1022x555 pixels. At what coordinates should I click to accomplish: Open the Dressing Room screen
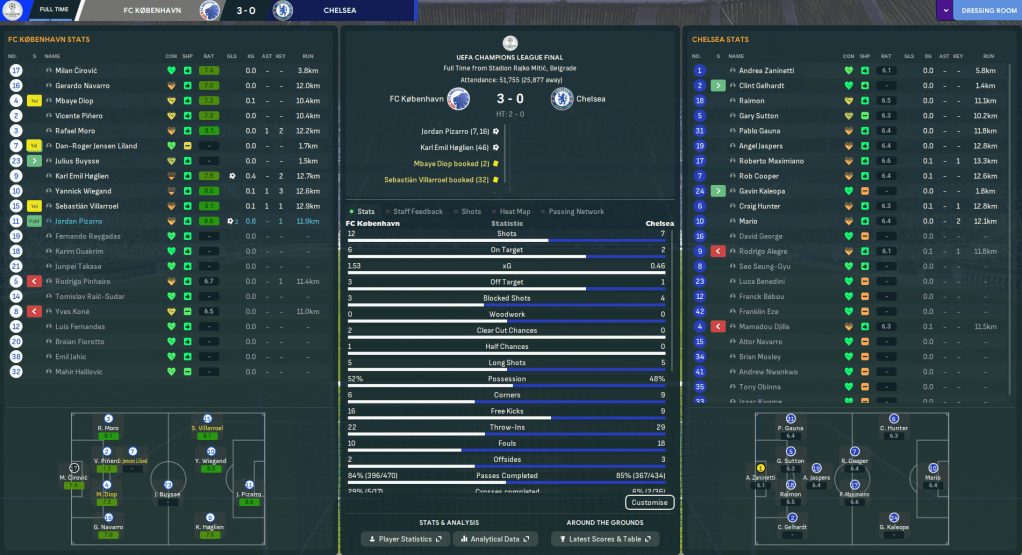click(986, 11)
